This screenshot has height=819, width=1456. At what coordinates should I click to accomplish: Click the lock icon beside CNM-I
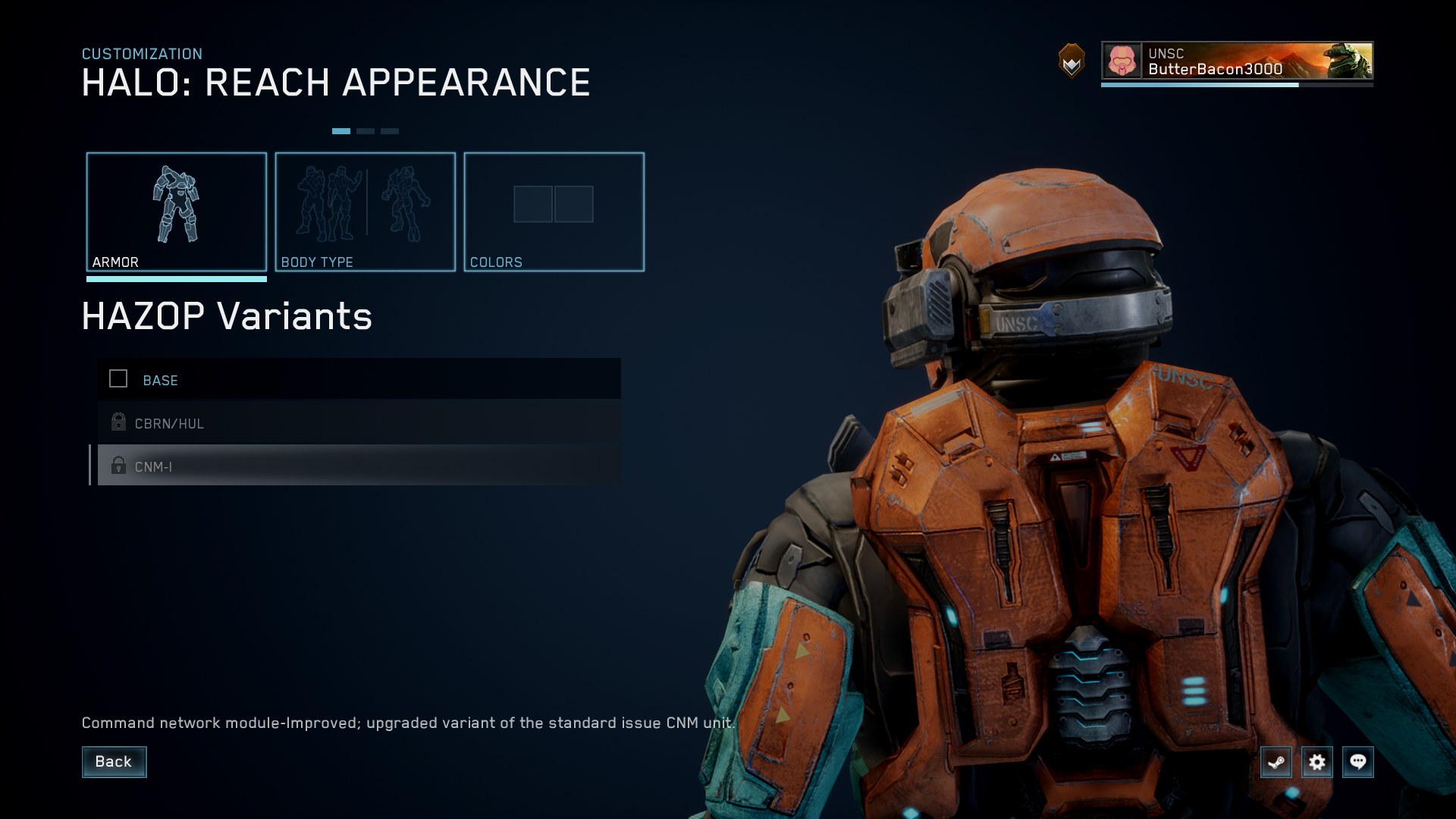[x=118, y=466]
